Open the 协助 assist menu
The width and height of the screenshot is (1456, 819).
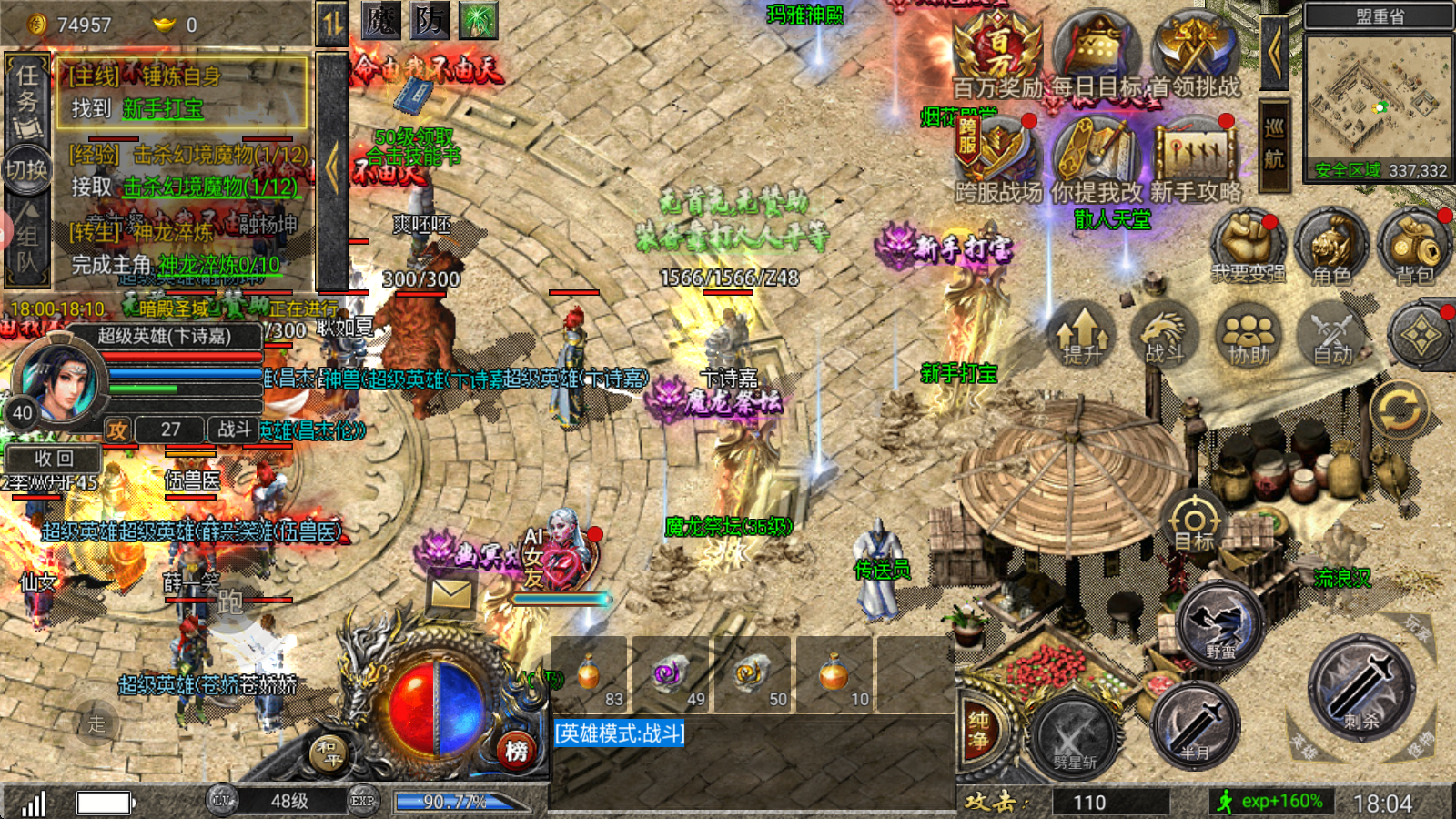1249,334
